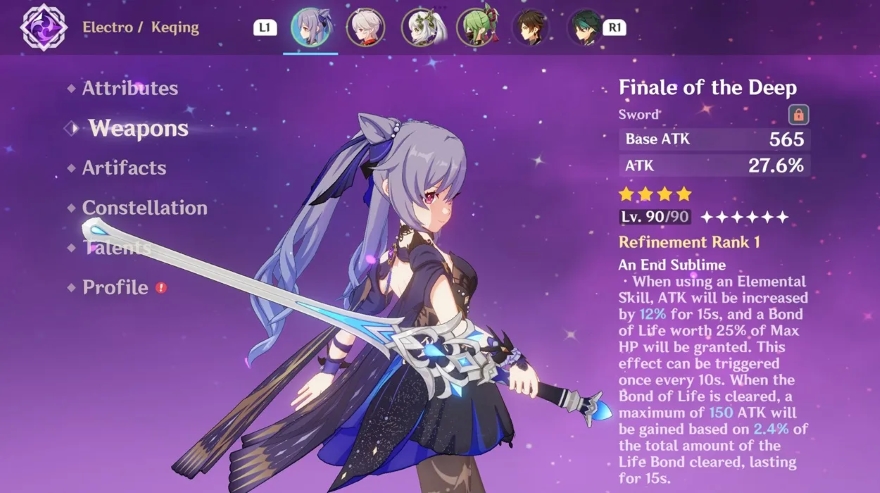Go to the Artifacts section
This screenshot has height=493, width=880.
click(124, 168)
